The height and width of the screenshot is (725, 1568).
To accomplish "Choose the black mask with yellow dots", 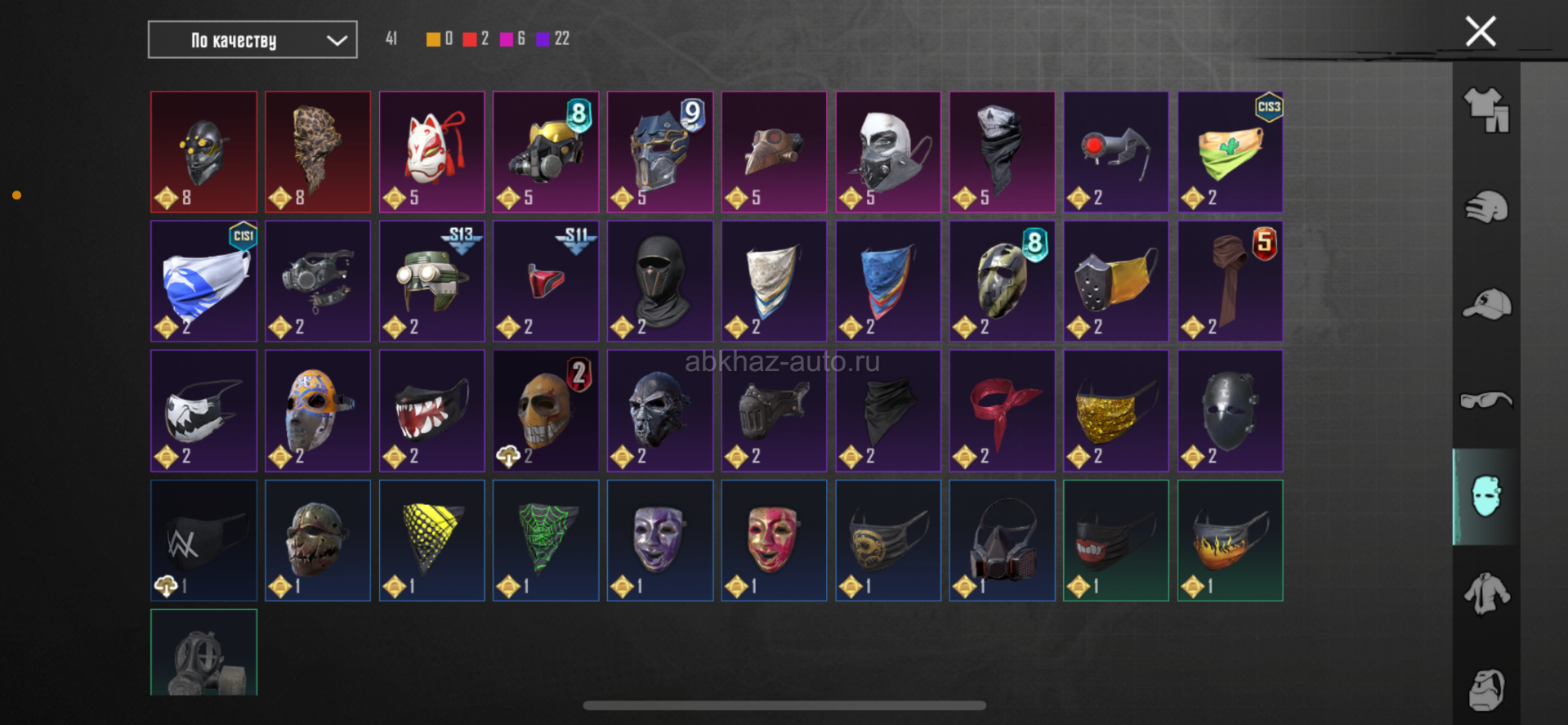I will tap(203, 152).
